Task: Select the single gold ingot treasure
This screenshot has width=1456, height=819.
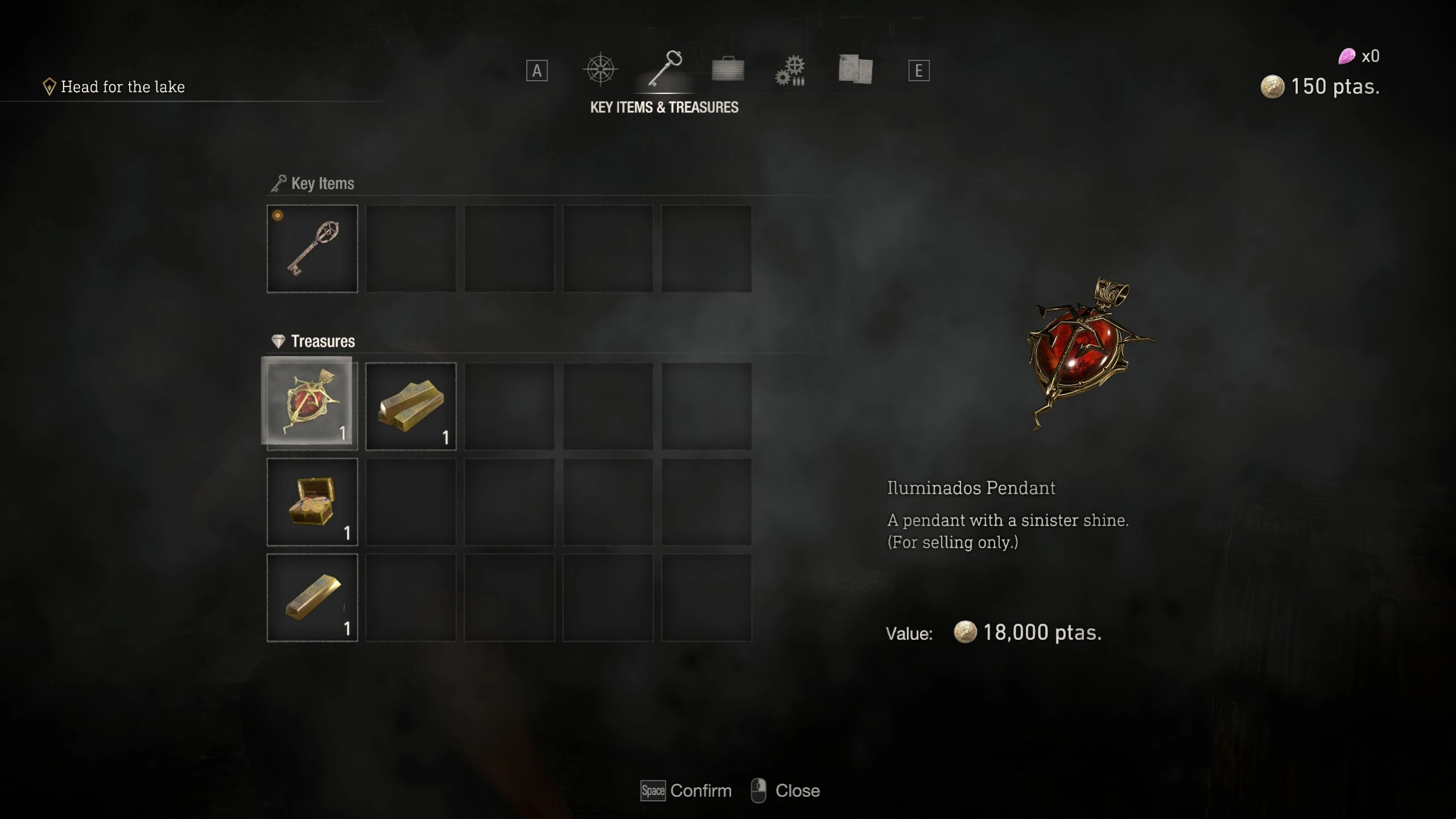Action: pyautogui.click(x=312, y=597)
